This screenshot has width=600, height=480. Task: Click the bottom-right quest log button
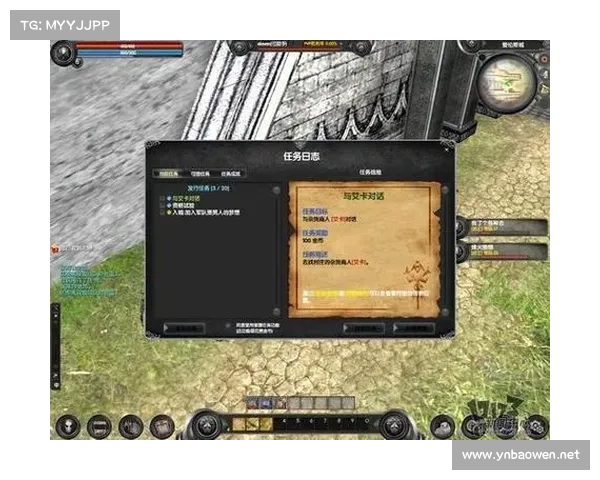tap(415, 327)
